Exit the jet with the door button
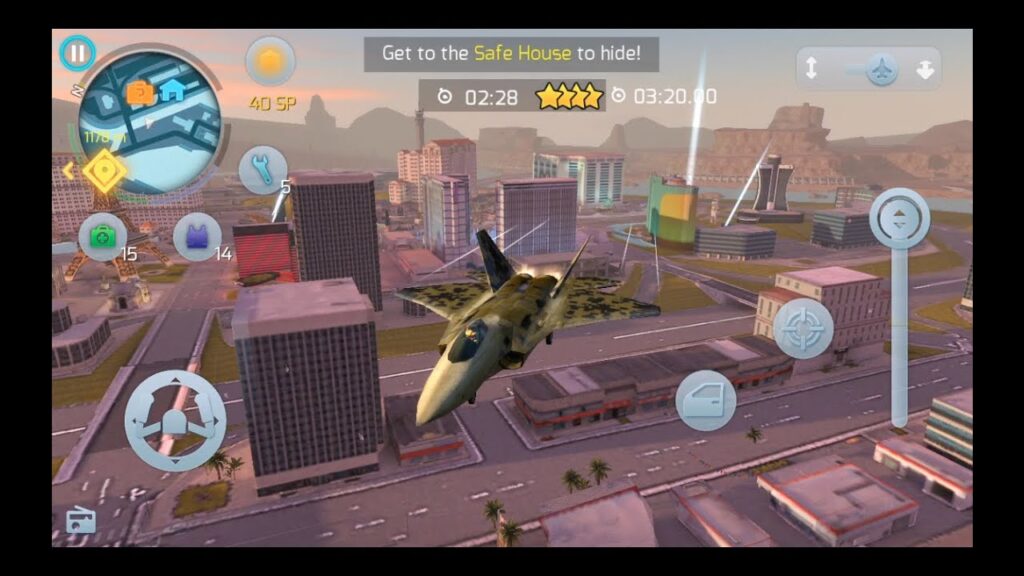The image size is (1024, 576). point(706,400)
